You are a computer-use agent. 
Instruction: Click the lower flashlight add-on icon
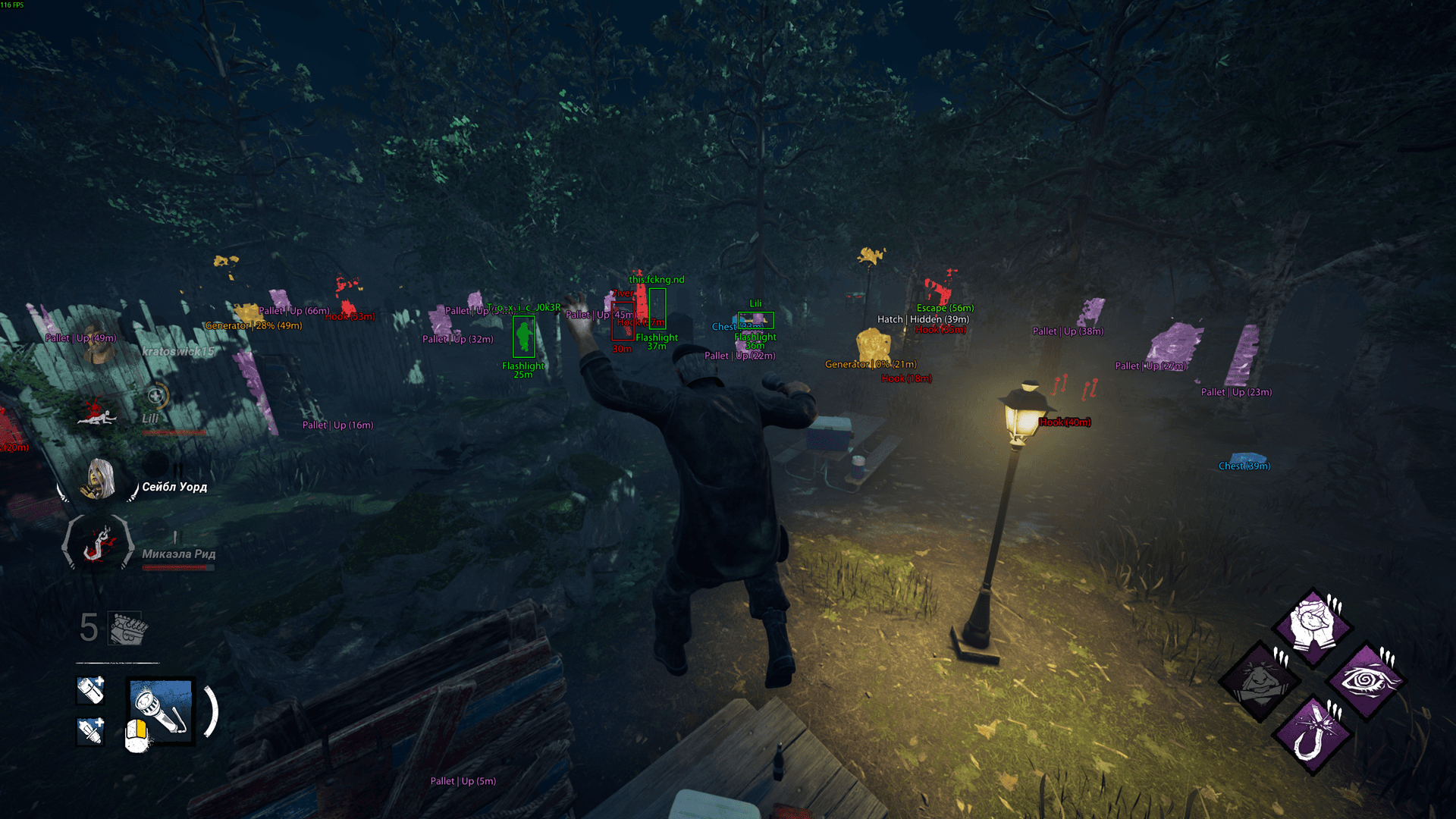point(91,731)
